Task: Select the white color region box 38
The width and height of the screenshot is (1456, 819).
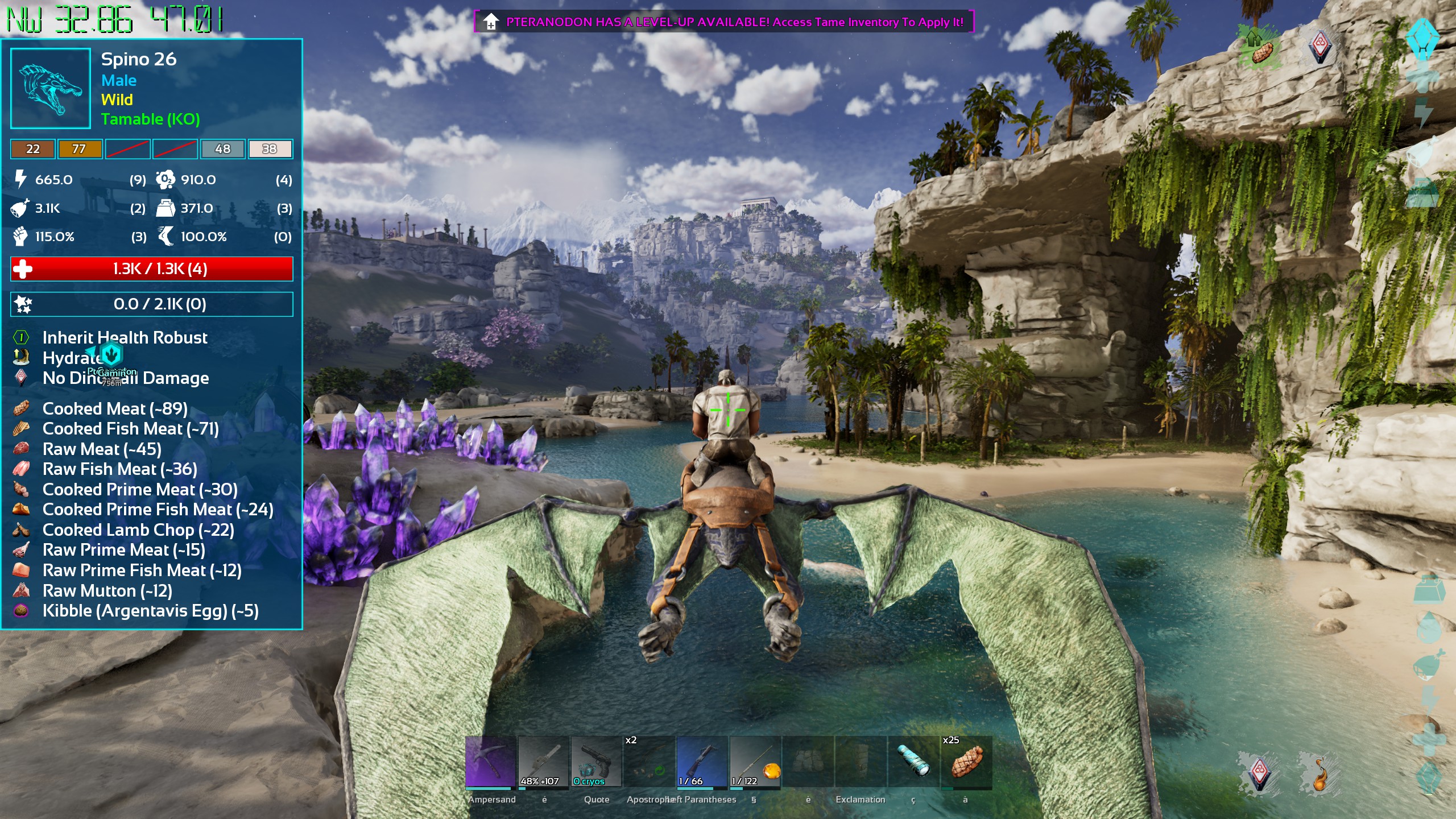Action: [270, 149]
